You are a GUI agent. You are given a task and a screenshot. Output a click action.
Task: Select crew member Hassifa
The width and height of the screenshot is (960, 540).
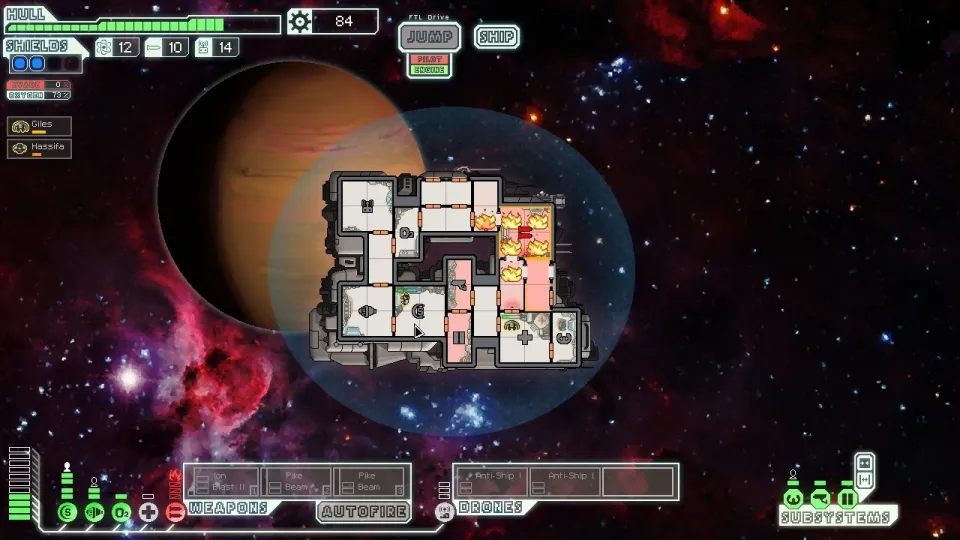[x=40, y=148]
